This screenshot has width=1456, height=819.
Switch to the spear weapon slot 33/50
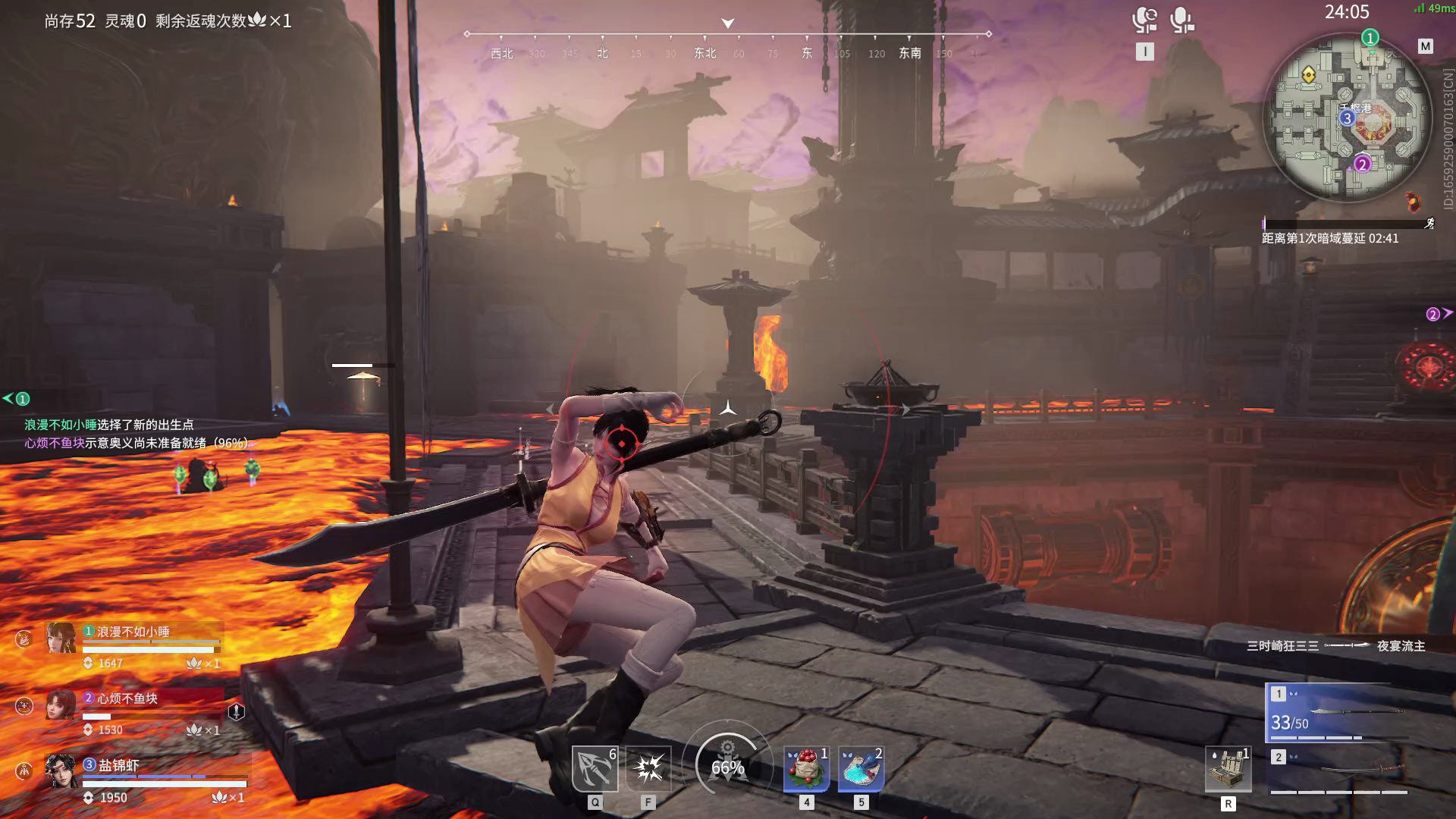[1338, 714]
